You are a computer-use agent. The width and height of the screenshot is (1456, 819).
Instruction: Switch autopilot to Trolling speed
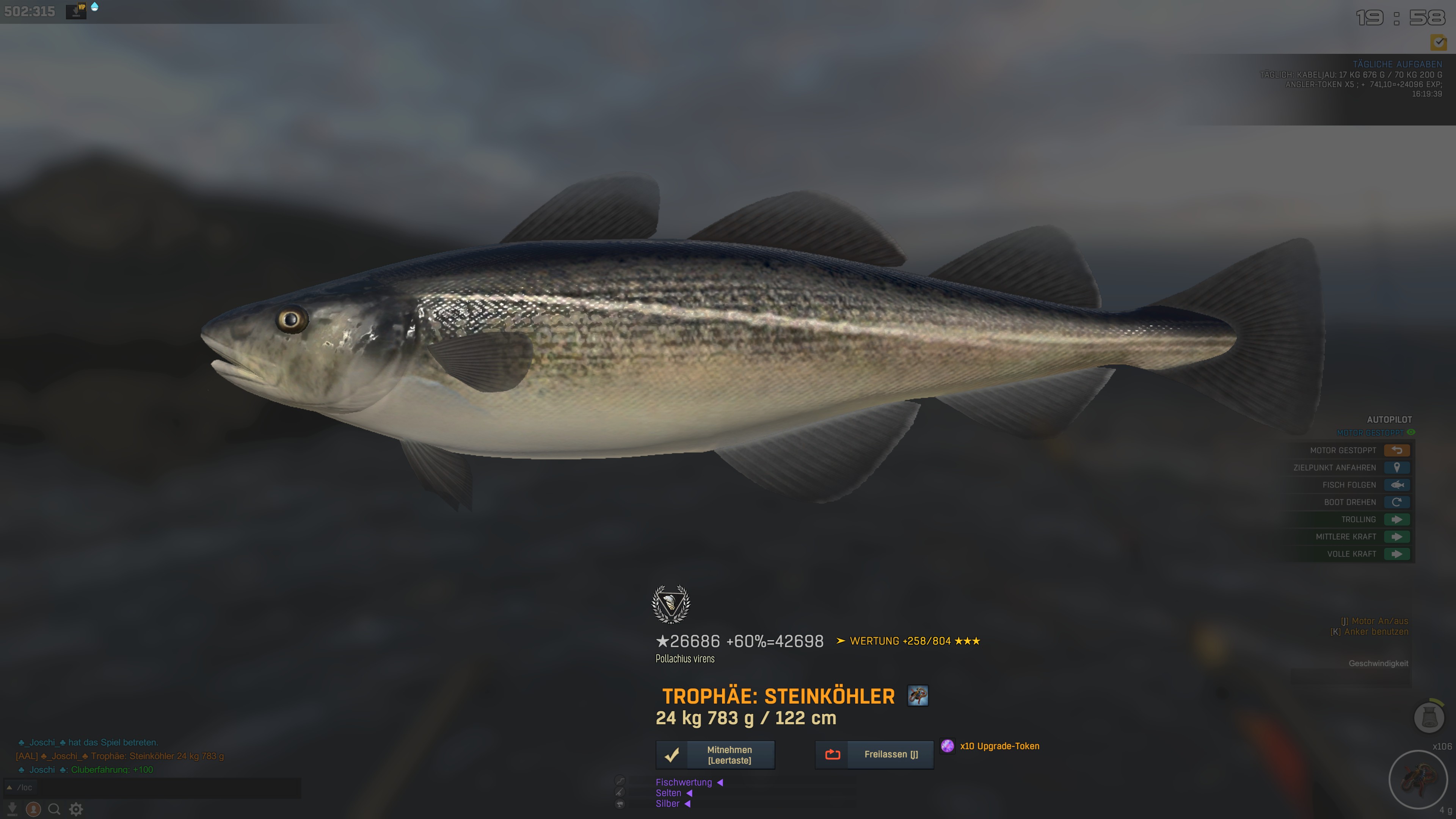[1396, 519]
